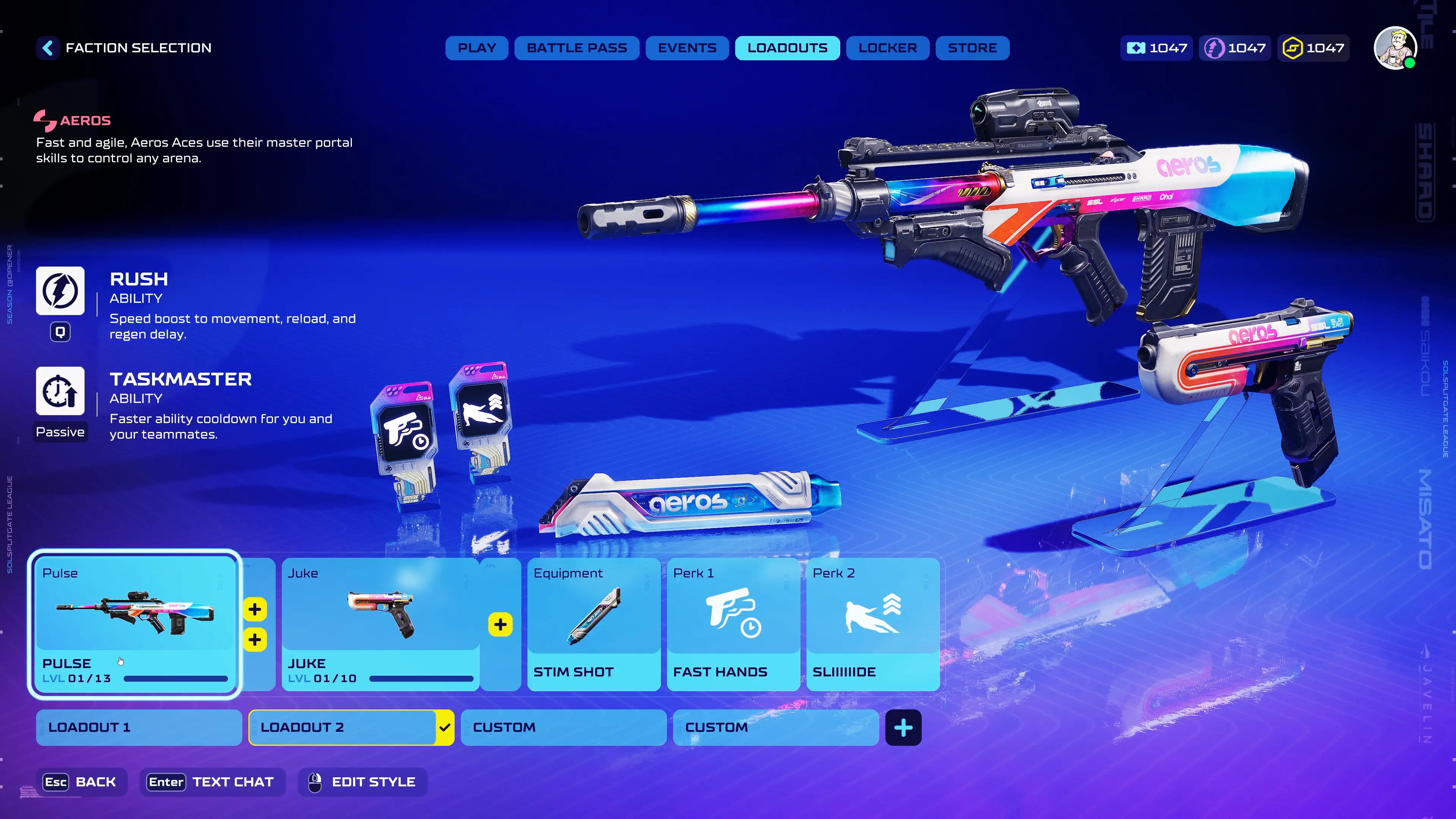The height and width of the screenshot is (819, 1456).
Task: Select the Rush ability icon
Action: (61, 290)
